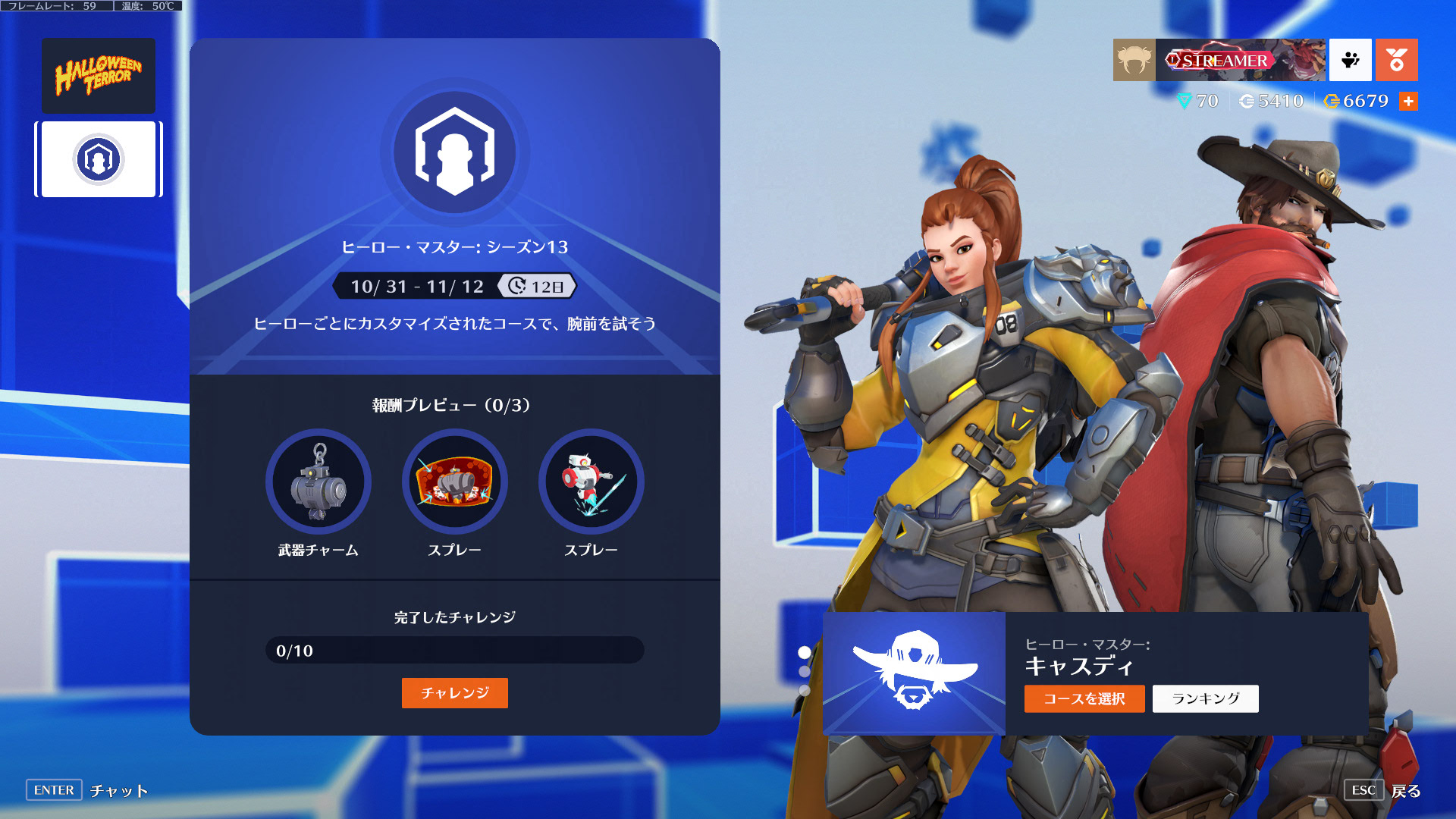Open the ランキング leaderboard
1456x819 pixels.
click(1205, 698)
